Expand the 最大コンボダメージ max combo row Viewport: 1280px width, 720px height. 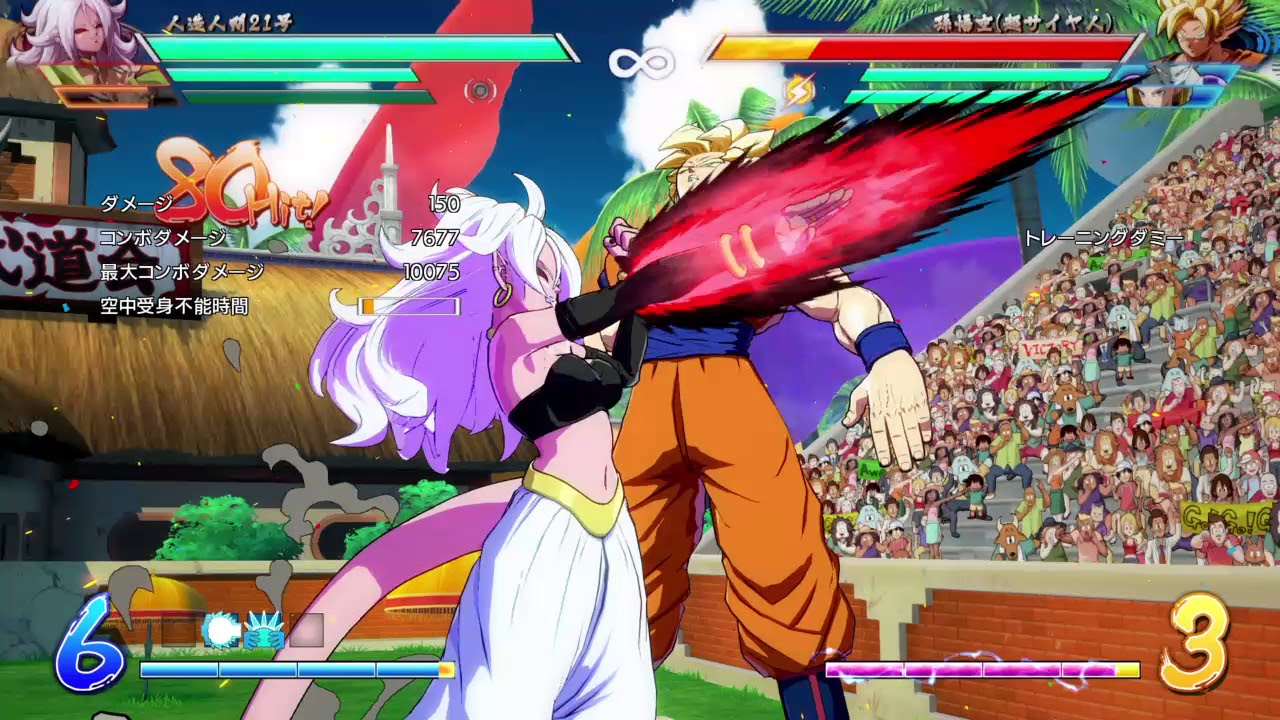[180, 269]
